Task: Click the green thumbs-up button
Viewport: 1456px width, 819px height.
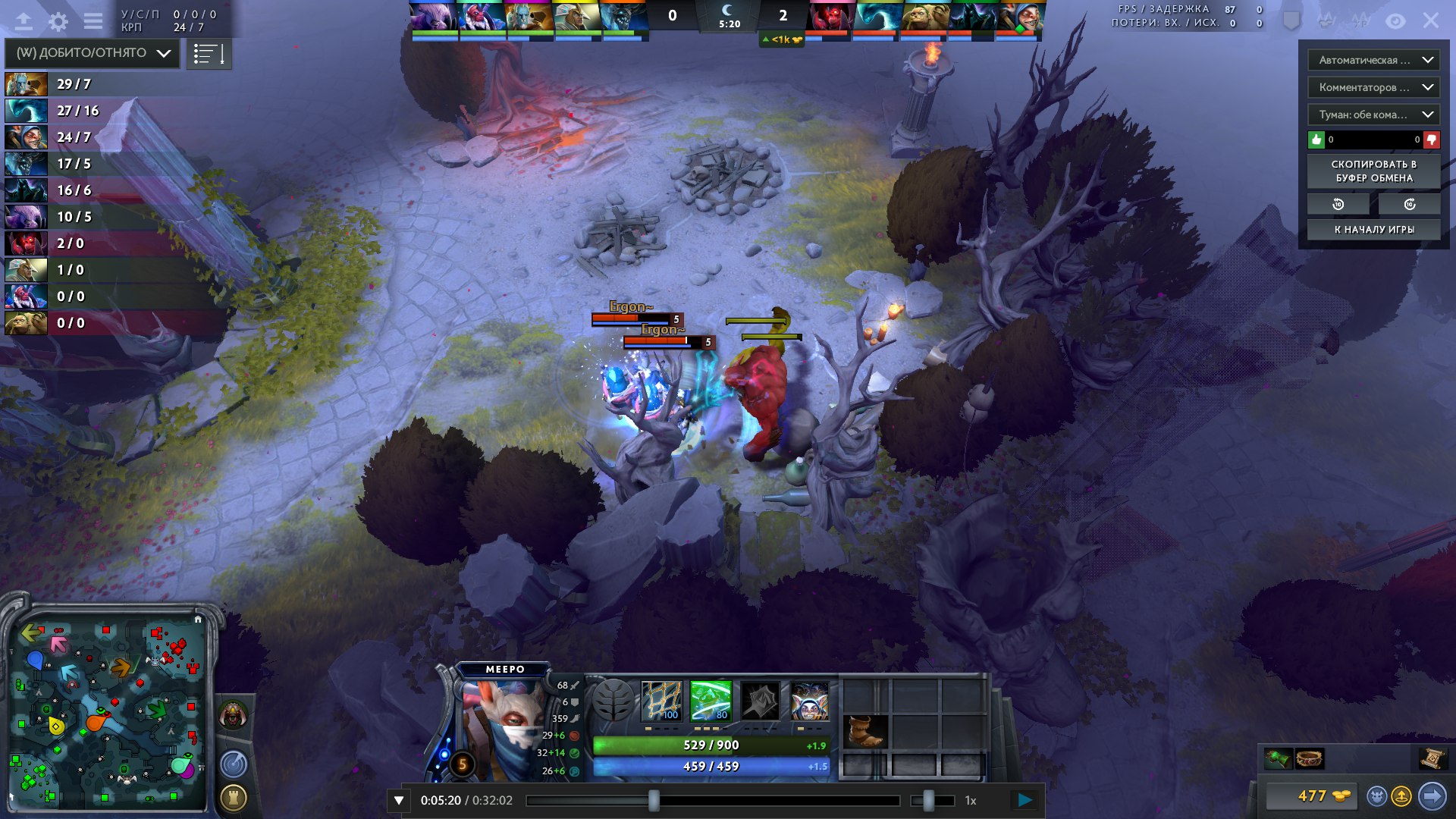Action: (x=1316, y=140)
